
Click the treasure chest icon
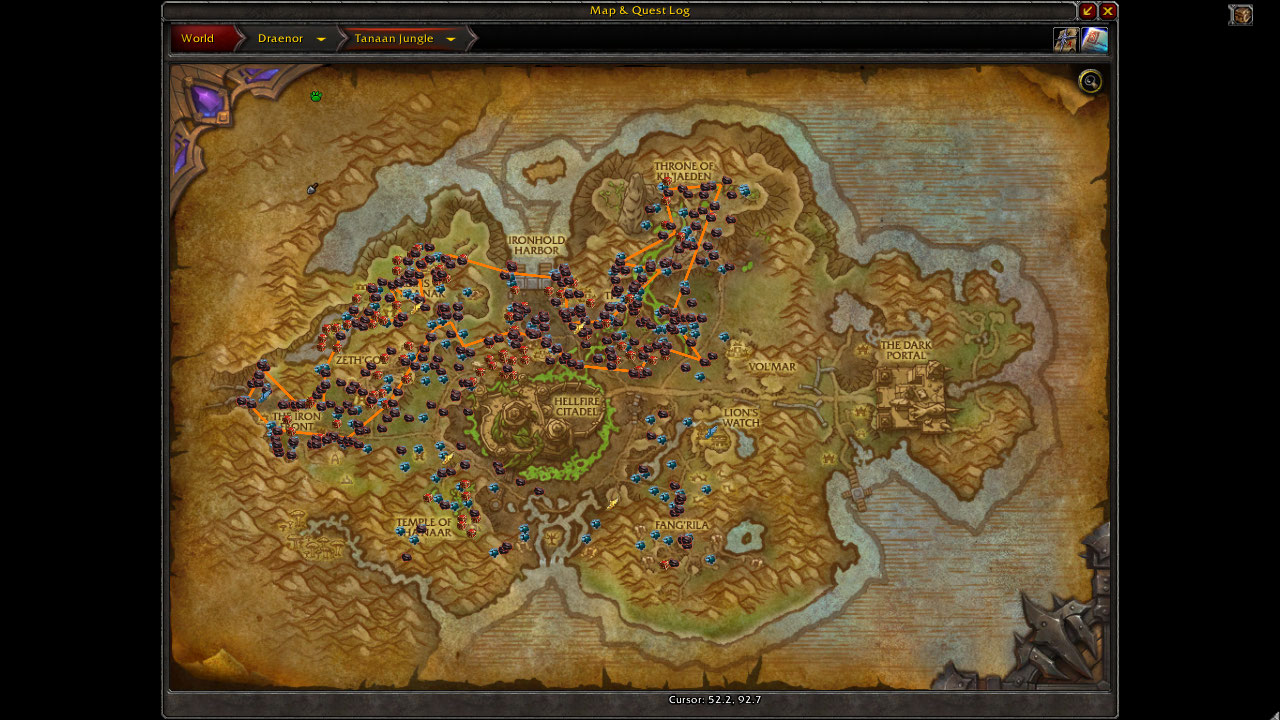[x=1241, y=15]
